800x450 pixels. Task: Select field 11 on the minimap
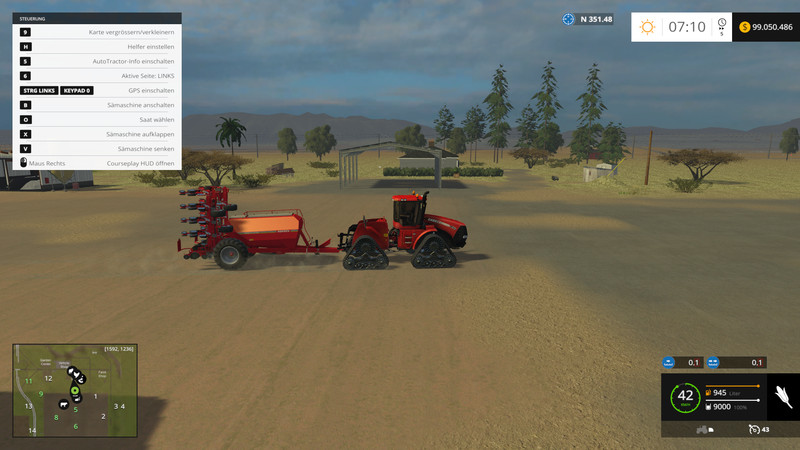click(x=29, y=380)
